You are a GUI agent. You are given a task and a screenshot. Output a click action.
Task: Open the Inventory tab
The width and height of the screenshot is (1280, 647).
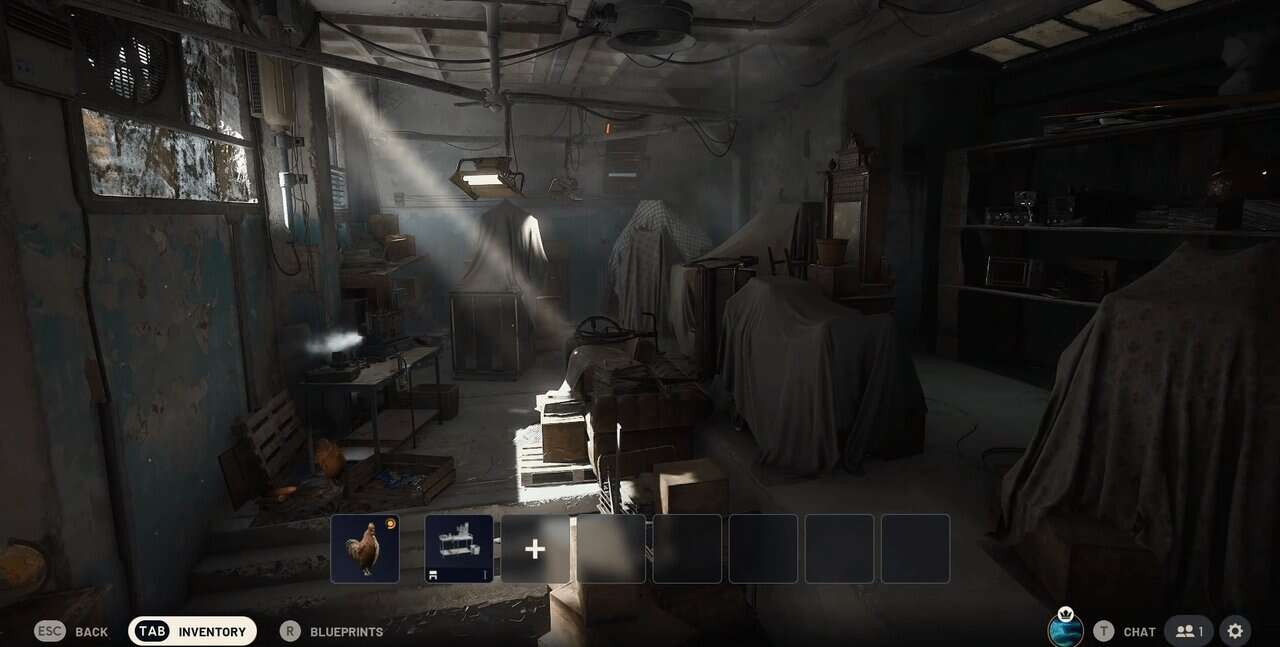pos(193,631)
